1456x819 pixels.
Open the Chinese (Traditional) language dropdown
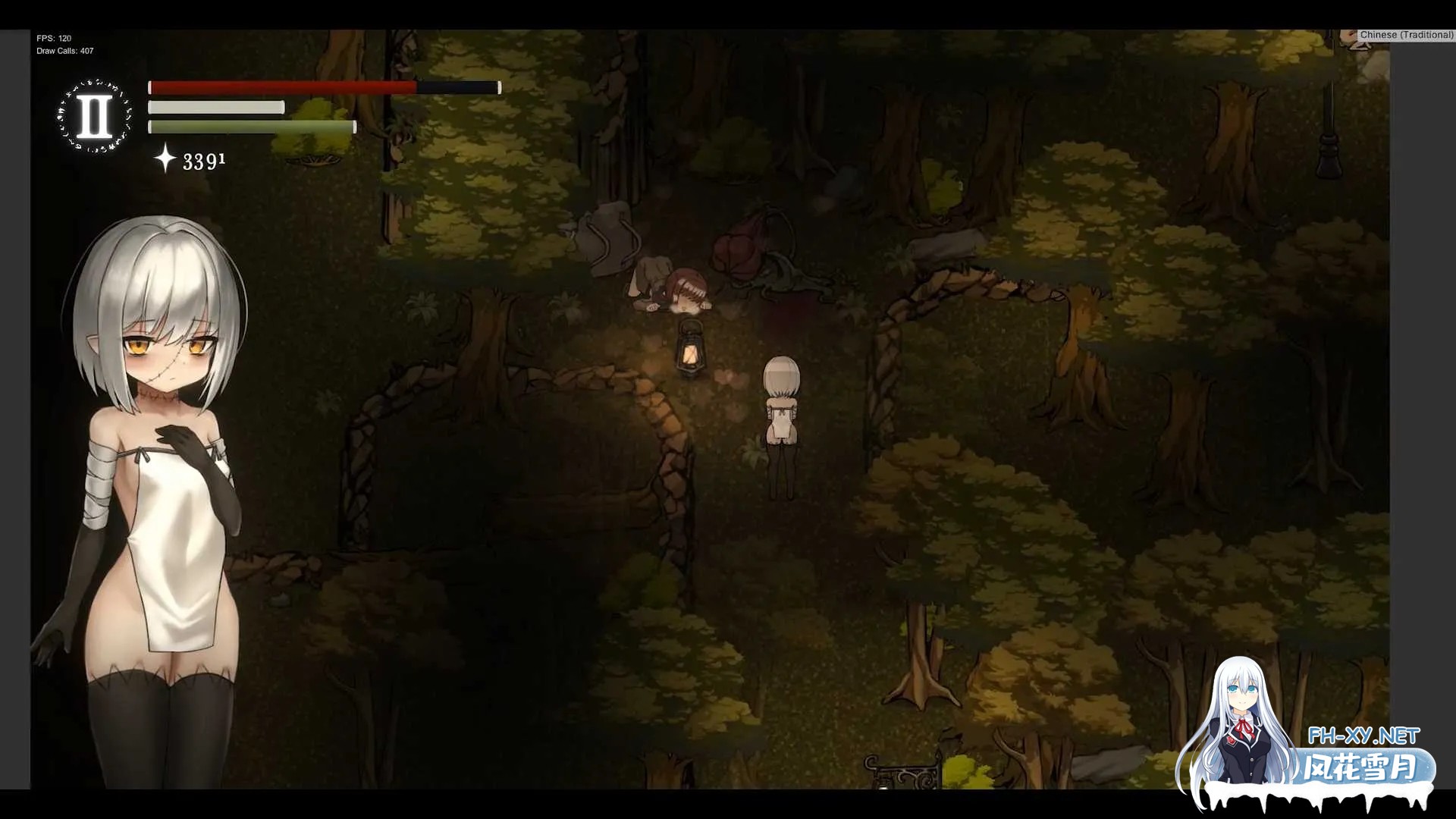[x=1406, y=35]
